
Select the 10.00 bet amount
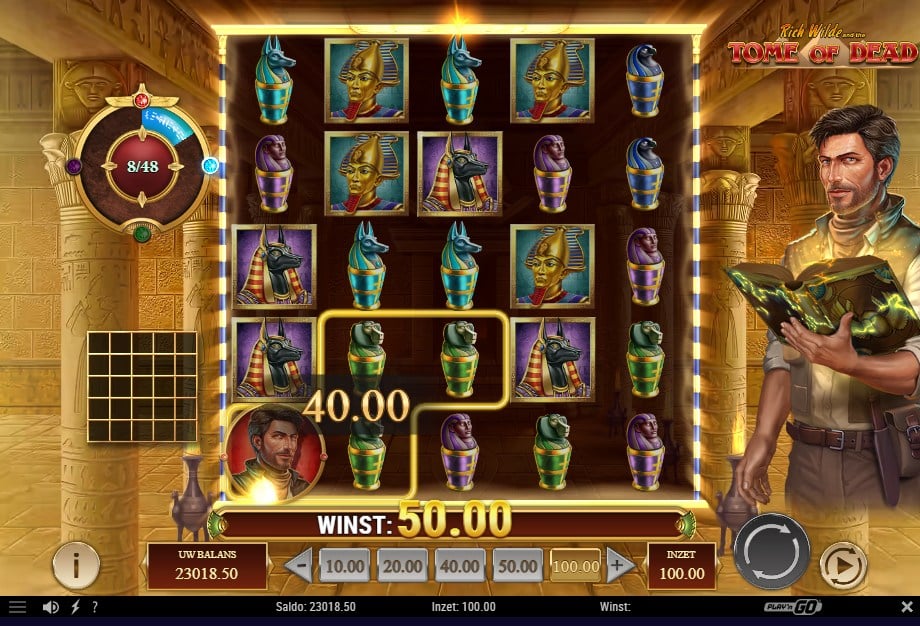point(345,566)
